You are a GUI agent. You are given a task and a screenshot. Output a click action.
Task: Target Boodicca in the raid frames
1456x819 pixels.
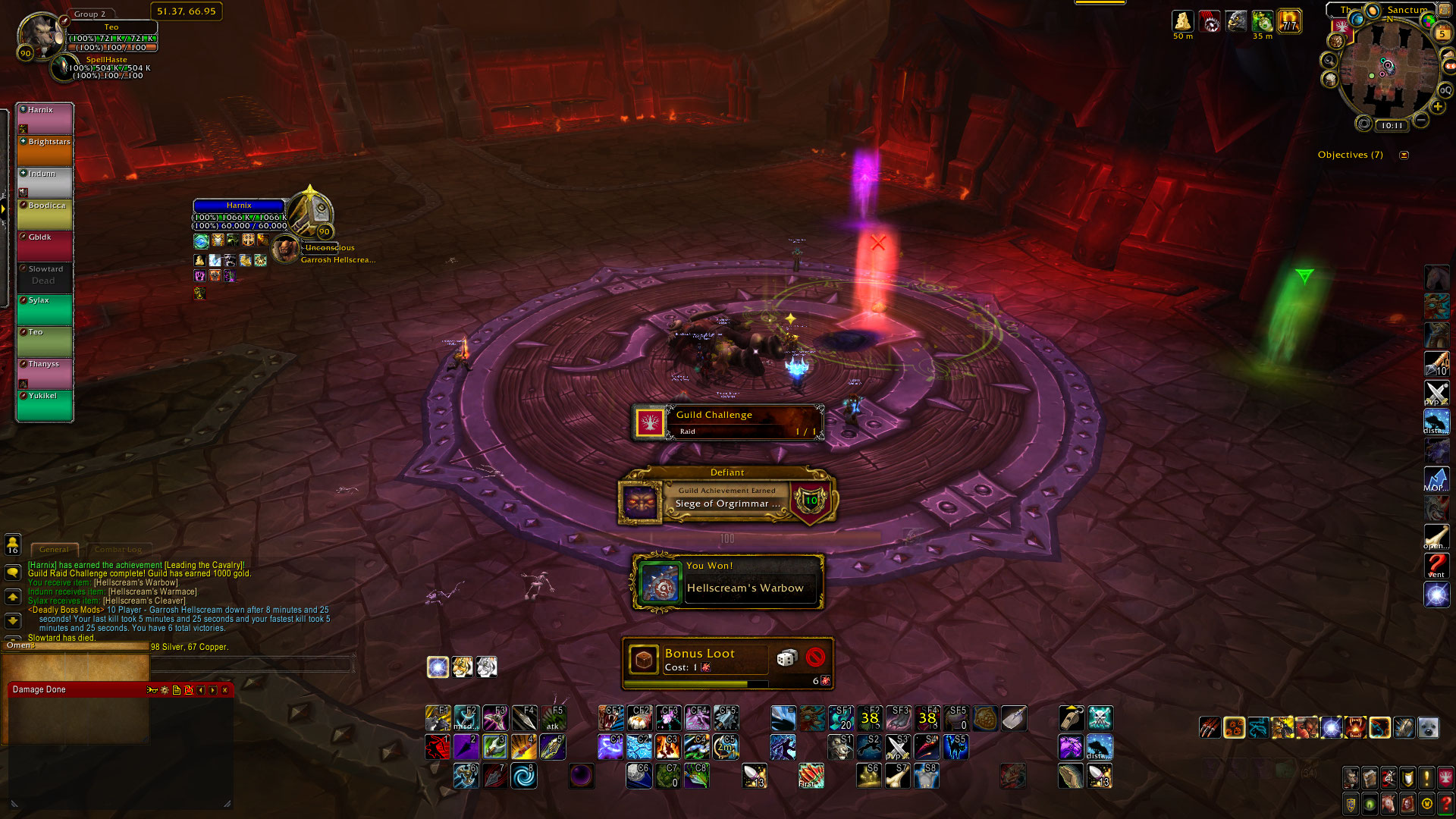point(45,215)
